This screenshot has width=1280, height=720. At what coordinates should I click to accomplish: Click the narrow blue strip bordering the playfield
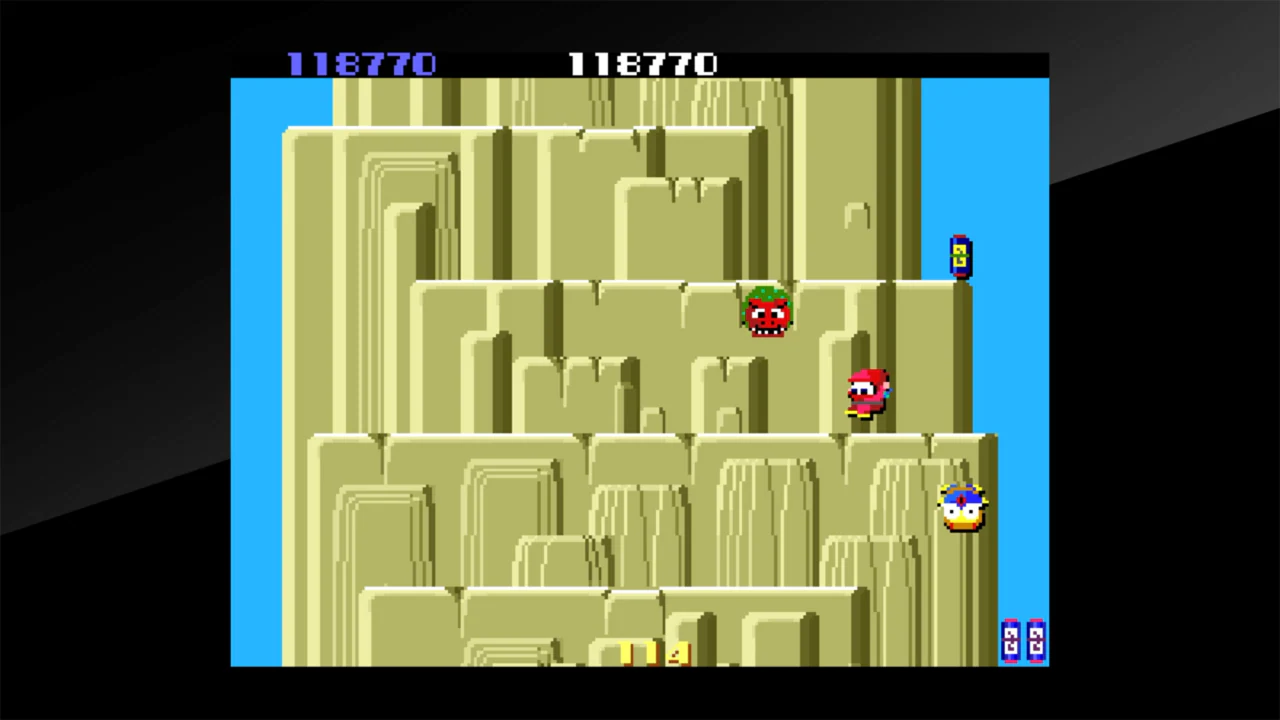[x=255, y=400]
